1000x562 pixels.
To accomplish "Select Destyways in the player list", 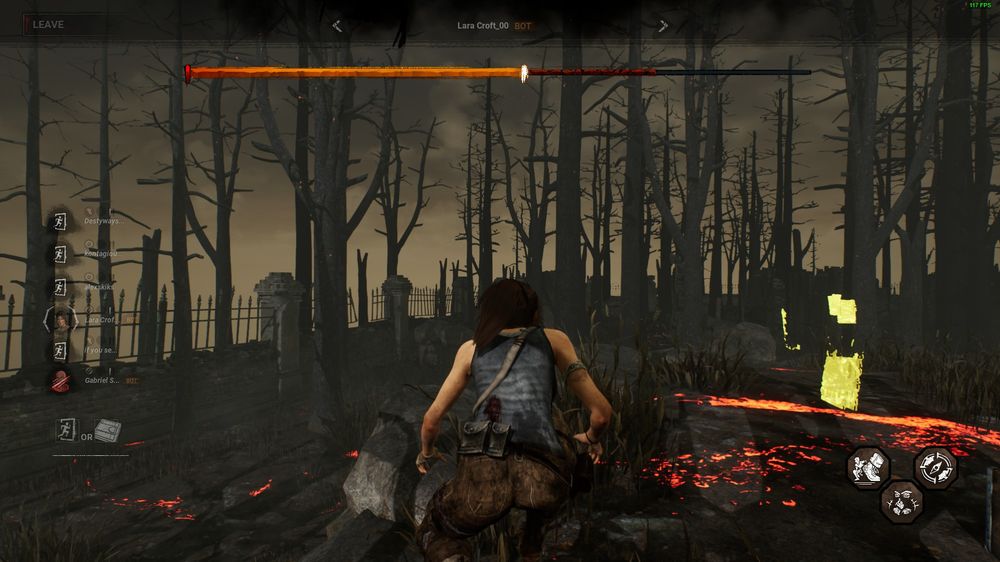I will click(x=104, y=220).
